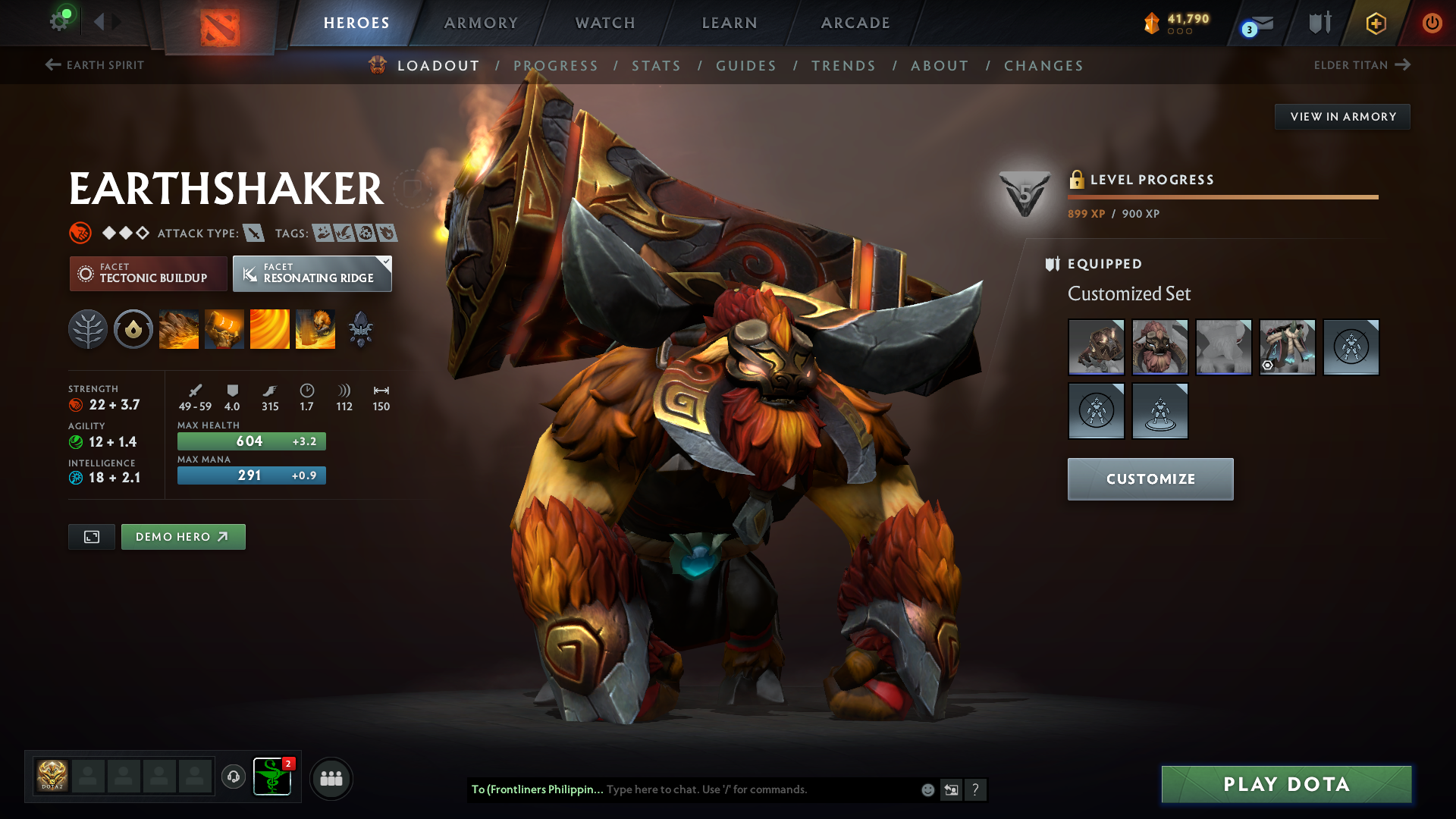View the Guides section for Earthshaker
This screenshot has height=819, width=1456.
pyautogui.click(x=746, y=66)
